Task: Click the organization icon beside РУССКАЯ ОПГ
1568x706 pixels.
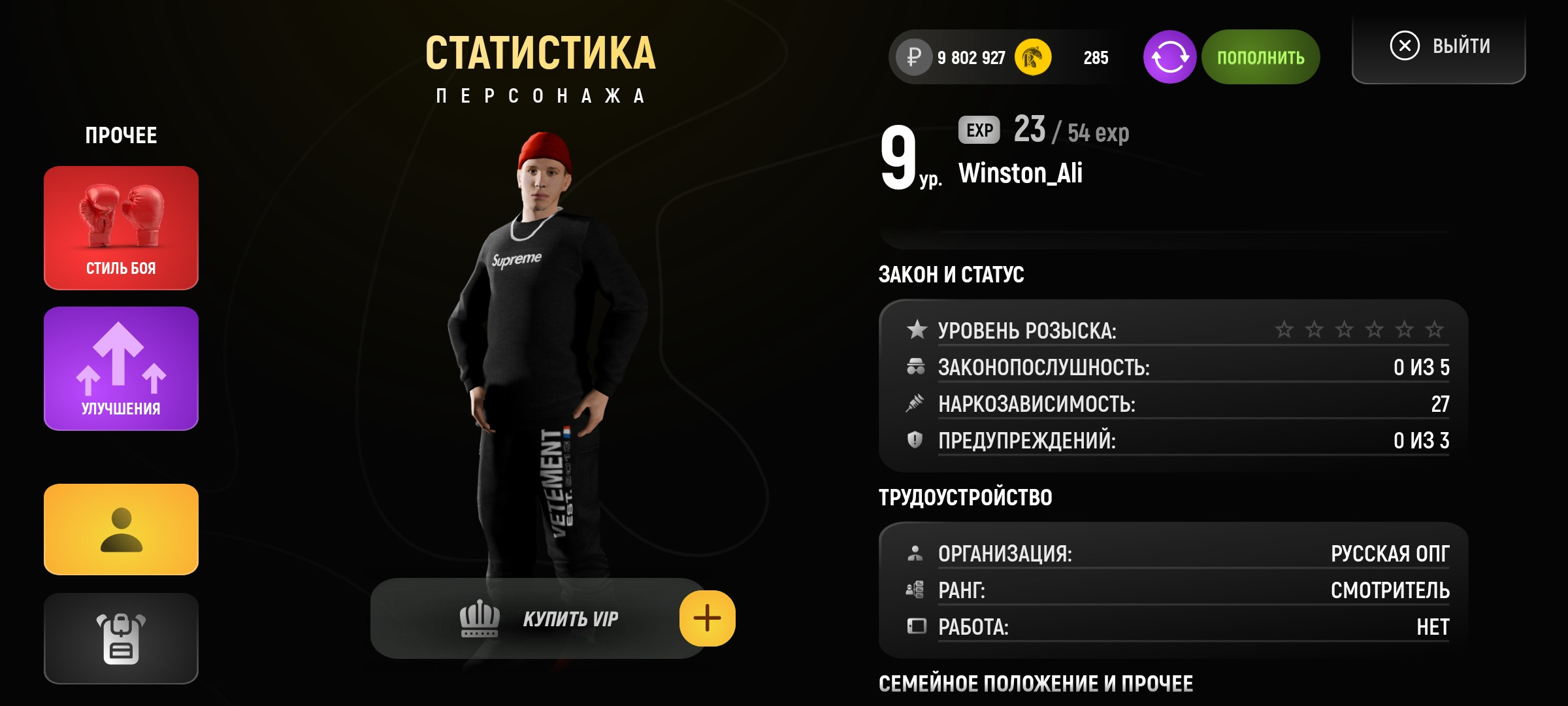Action: [916, 552]
